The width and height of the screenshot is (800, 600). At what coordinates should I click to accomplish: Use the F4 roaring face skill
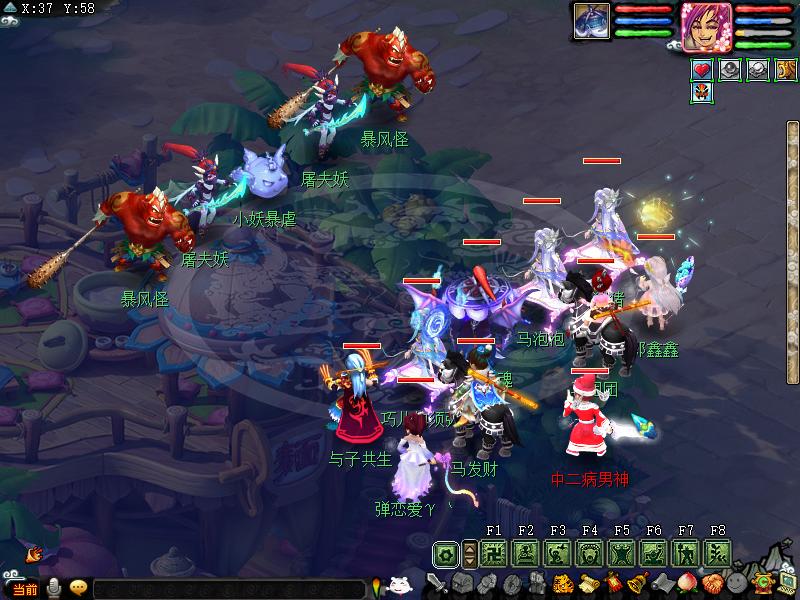click(x=590, y=553)
